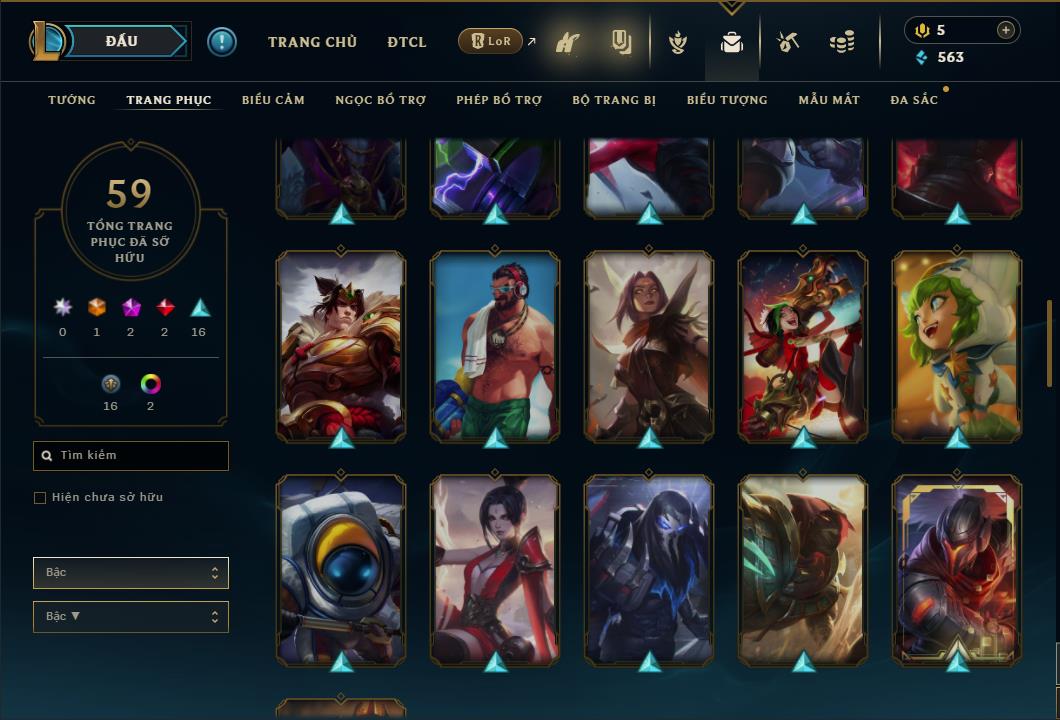The height and width of the screenshot is (720, 1060).
Task: Open the TRANG CHỦ home page
Action: 312,42
